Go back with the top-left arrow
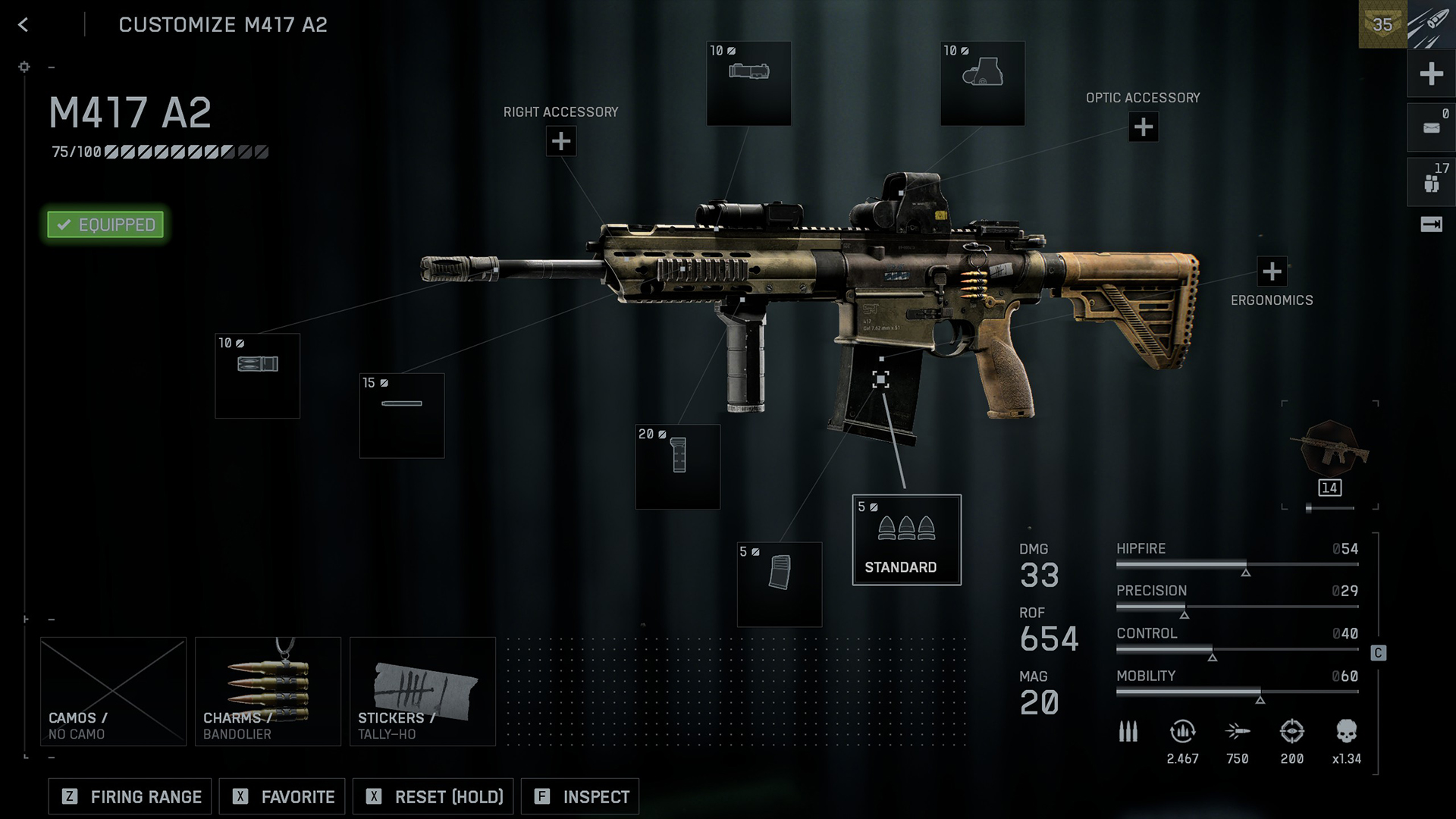1456x819 pixels. click(x=24, y=25)
